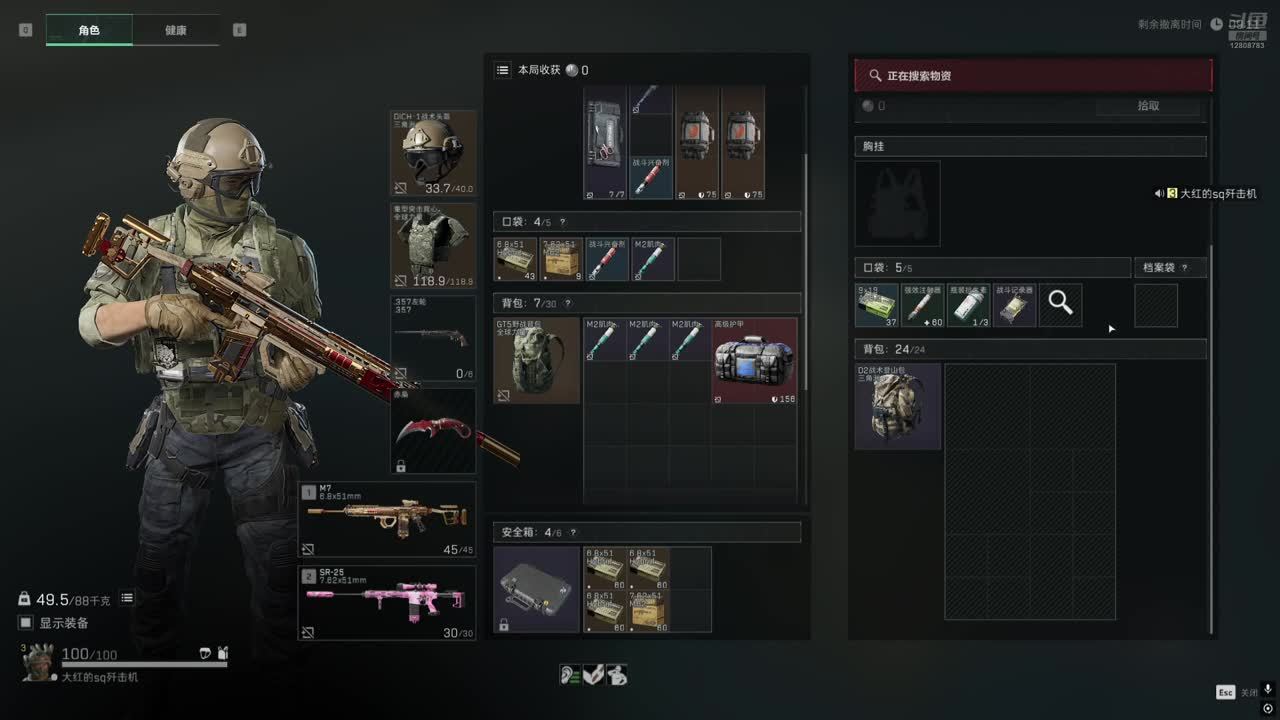Select the D2 tactical hiking backpack
Viewport: 1280px width, 720px height.
pos(898,406)
